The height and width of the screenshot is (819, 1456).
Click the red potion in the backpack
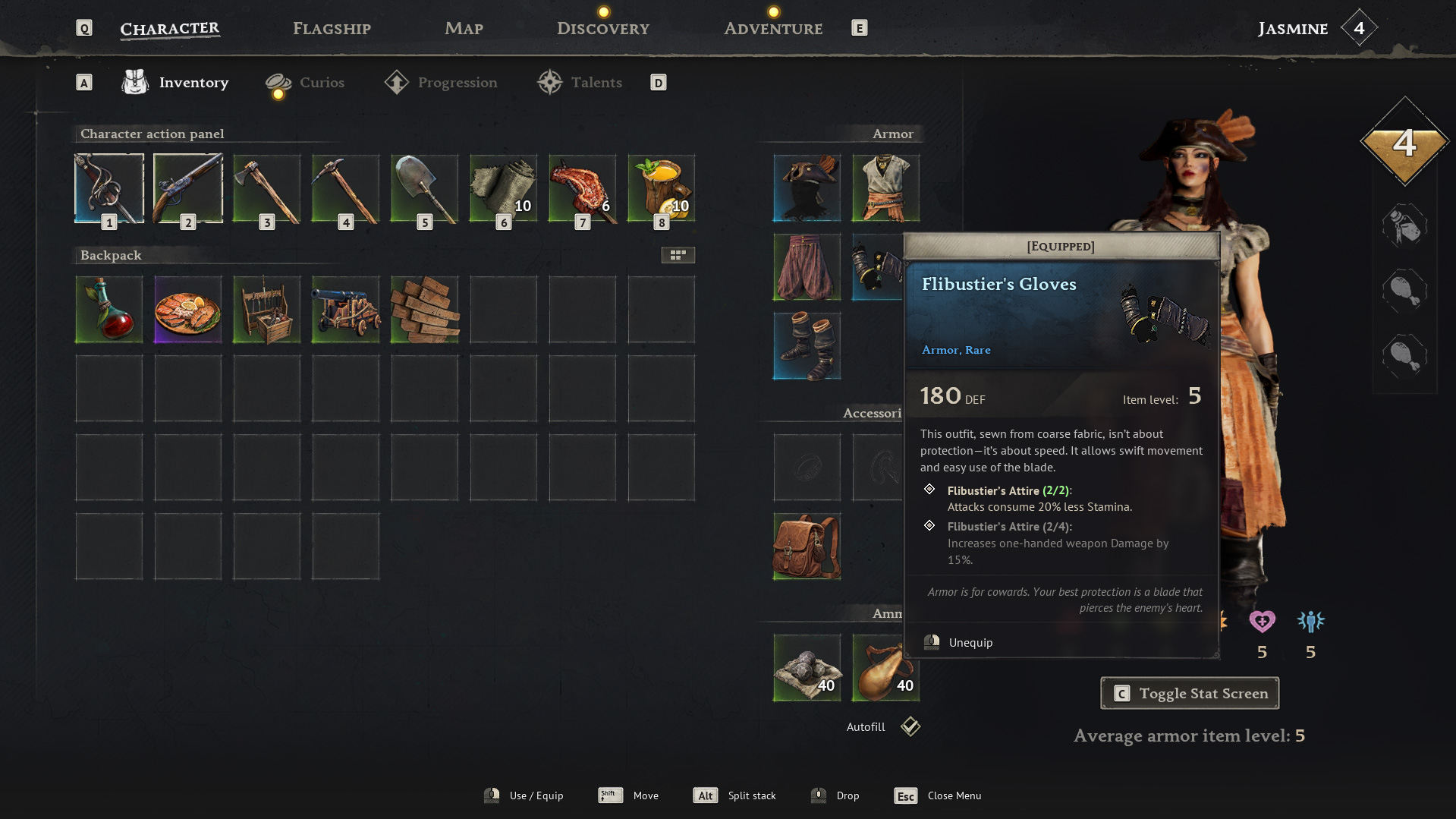(x=108, y=309)
